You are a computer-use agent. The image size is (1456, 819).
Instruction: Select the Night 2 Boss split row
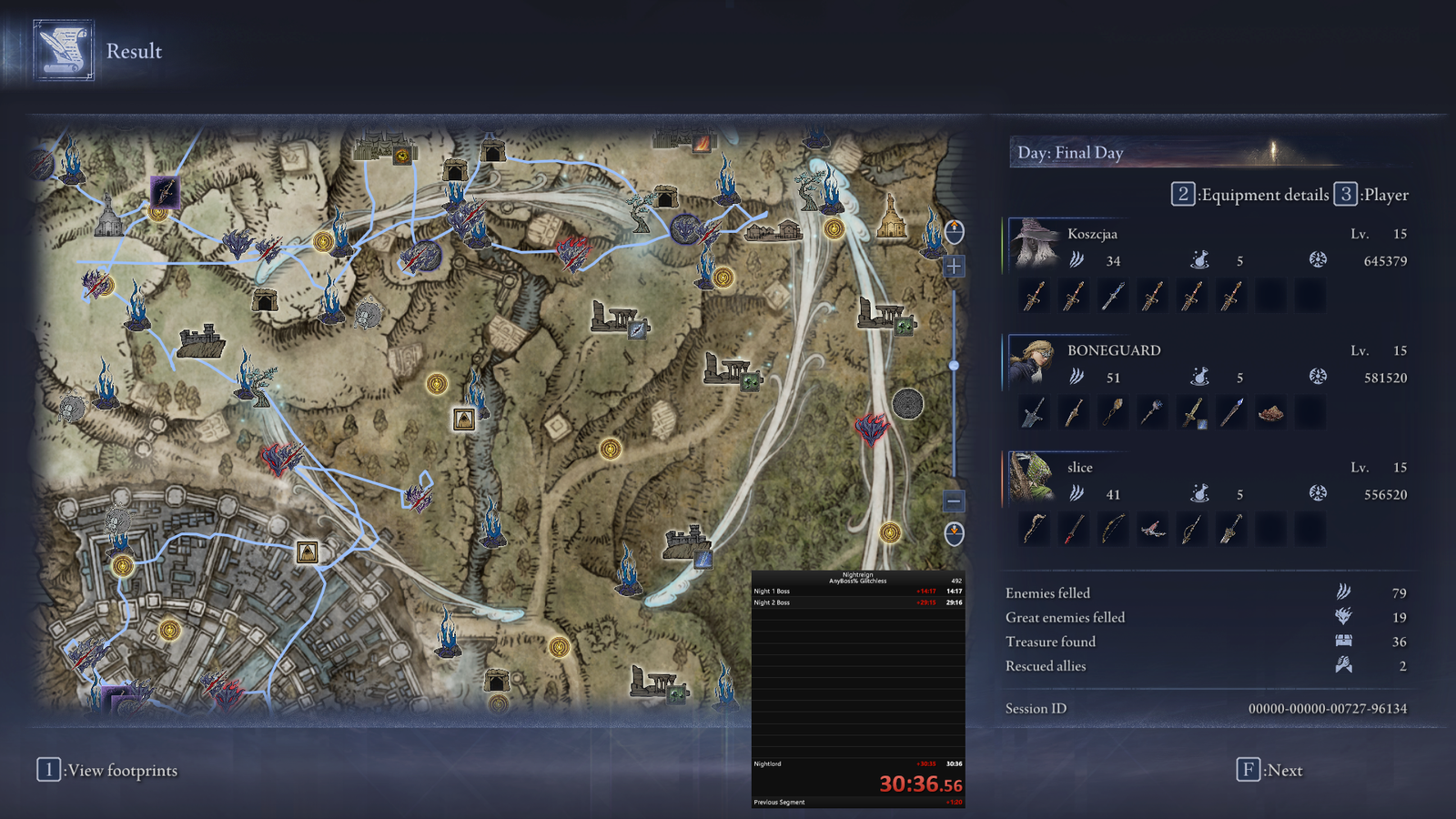857,602
